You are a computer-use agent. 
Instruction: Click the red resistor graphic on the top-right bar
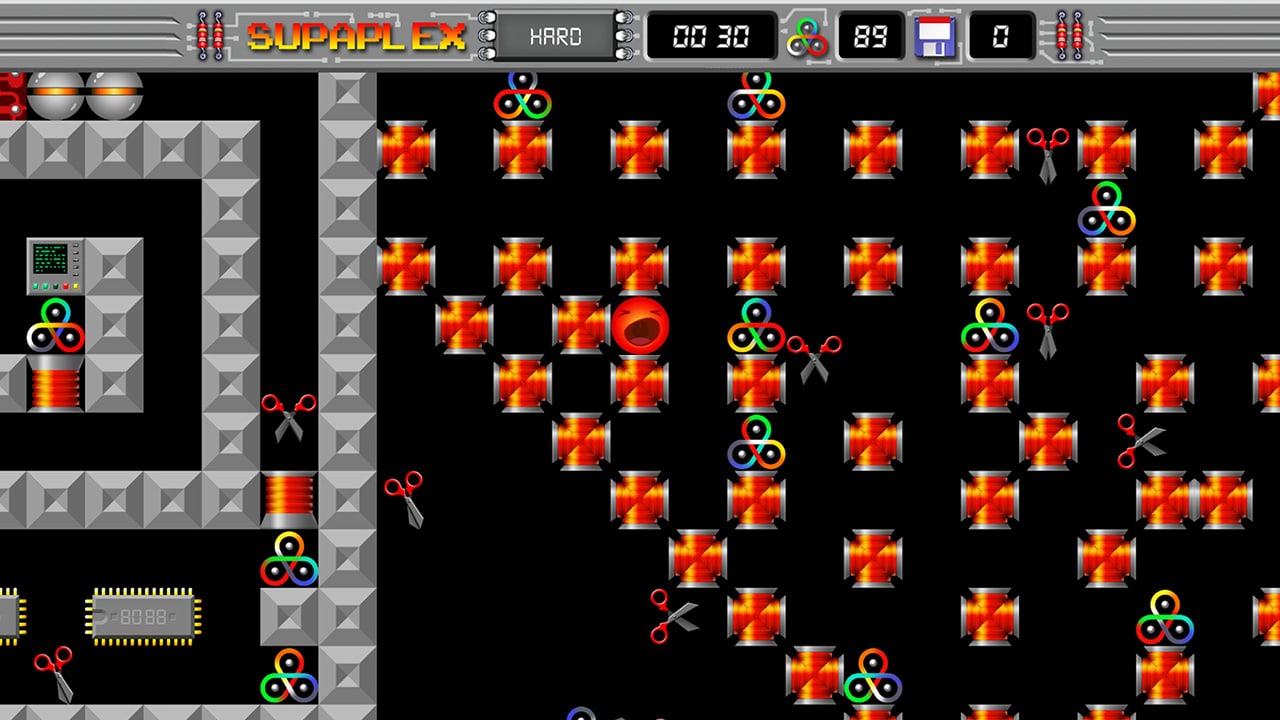click(1062, 33)
